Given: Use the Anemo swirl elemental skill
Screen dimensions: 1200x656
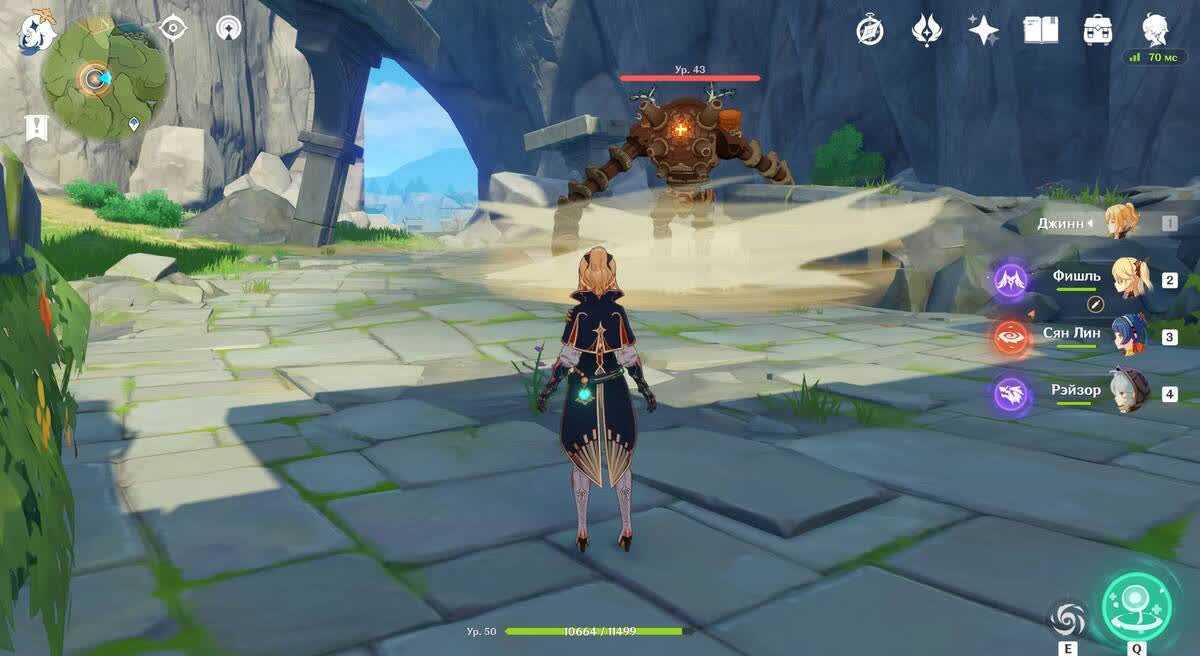Looking at the screenshot, I should pyautogui.click(x=1068, y=620).
